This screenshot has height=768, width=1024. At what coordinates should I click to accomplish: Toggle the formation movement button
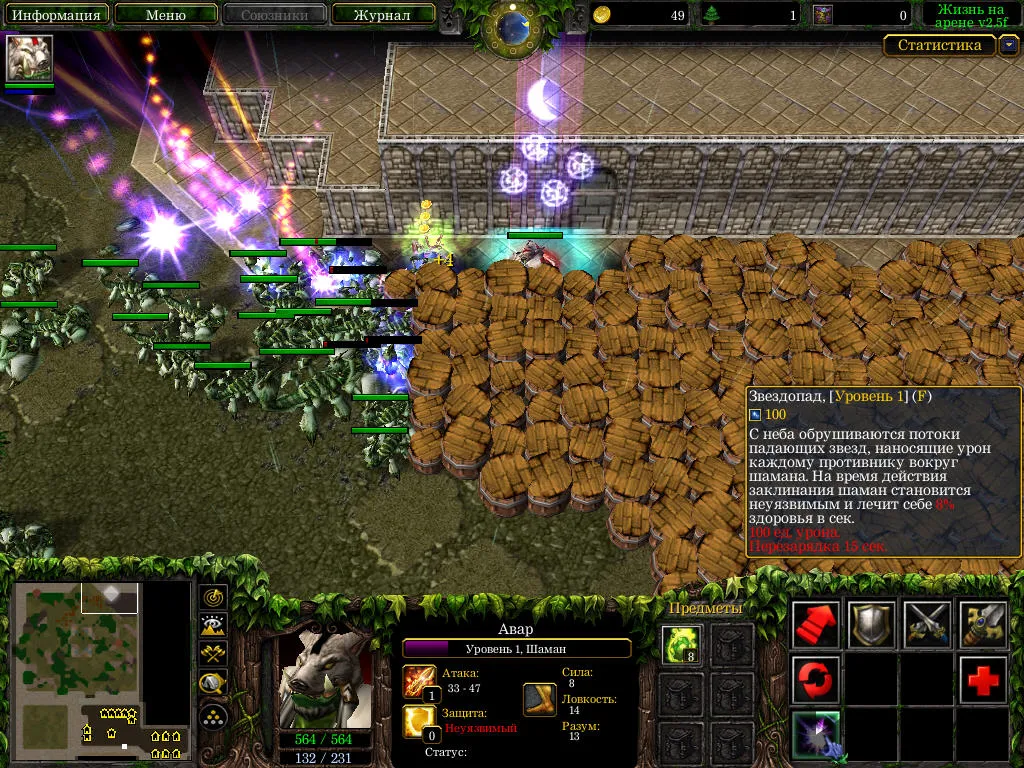click(213, 715)
